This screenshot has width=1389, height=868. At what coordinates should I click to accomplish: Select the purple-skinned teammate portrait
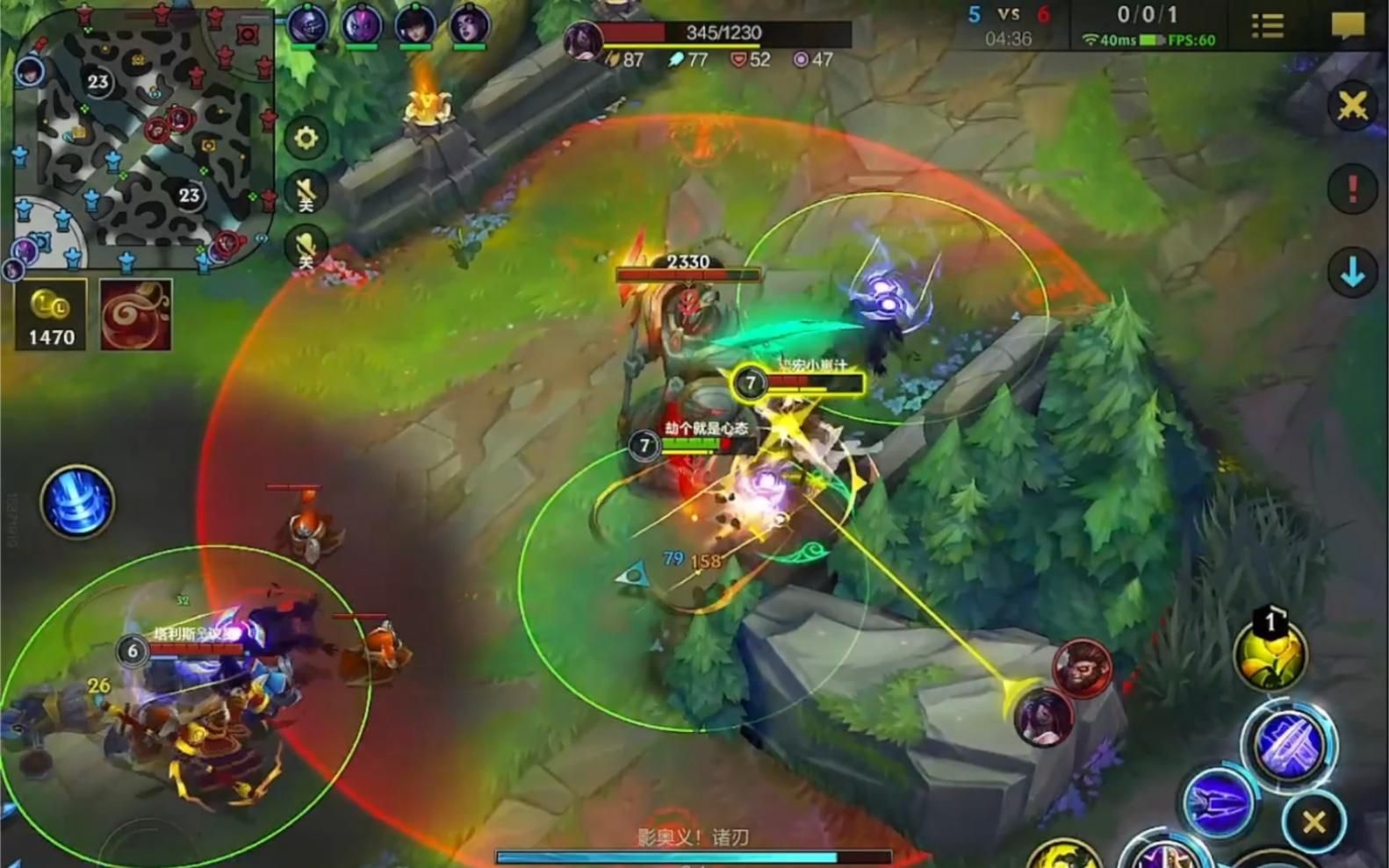361,25
